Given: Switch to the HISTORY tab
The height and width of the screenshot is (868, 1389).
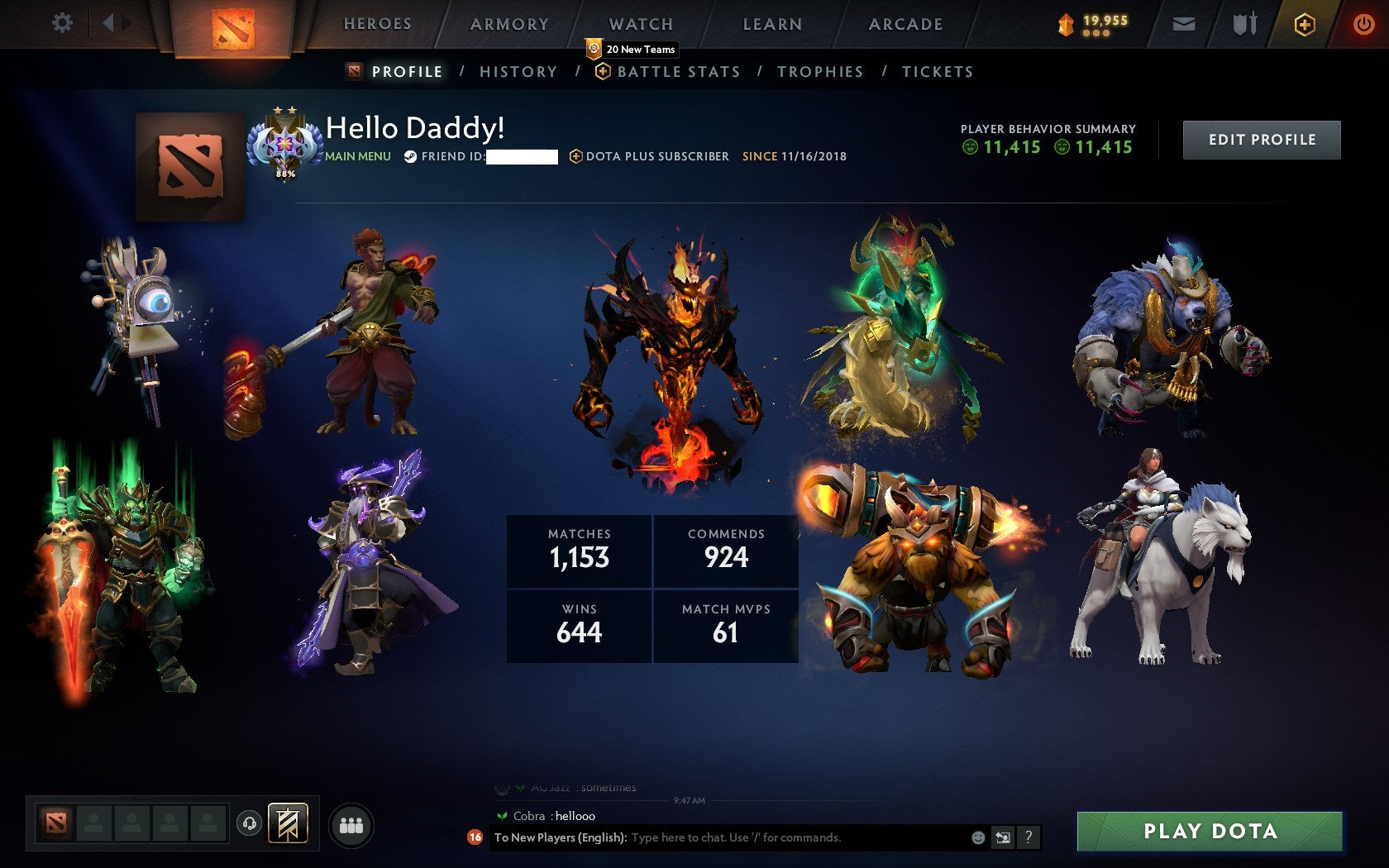Looking at the screenshot, I should click(518, 72).
